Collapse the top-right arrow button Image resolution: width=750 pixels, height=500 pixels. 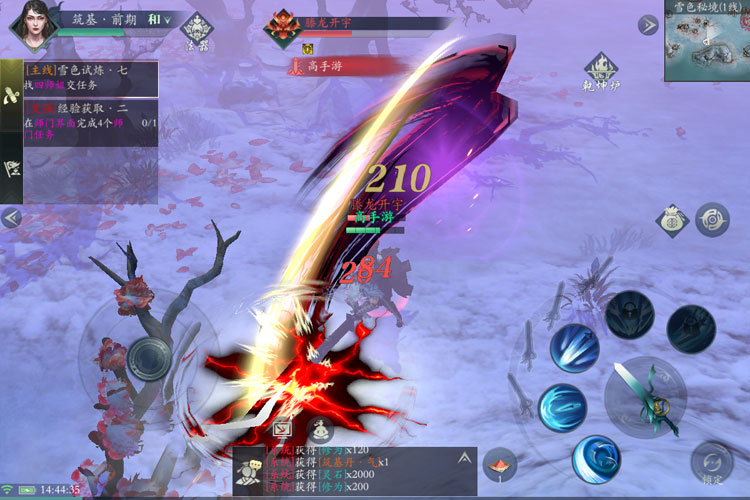pyautogui.click(x=648, y=26)
